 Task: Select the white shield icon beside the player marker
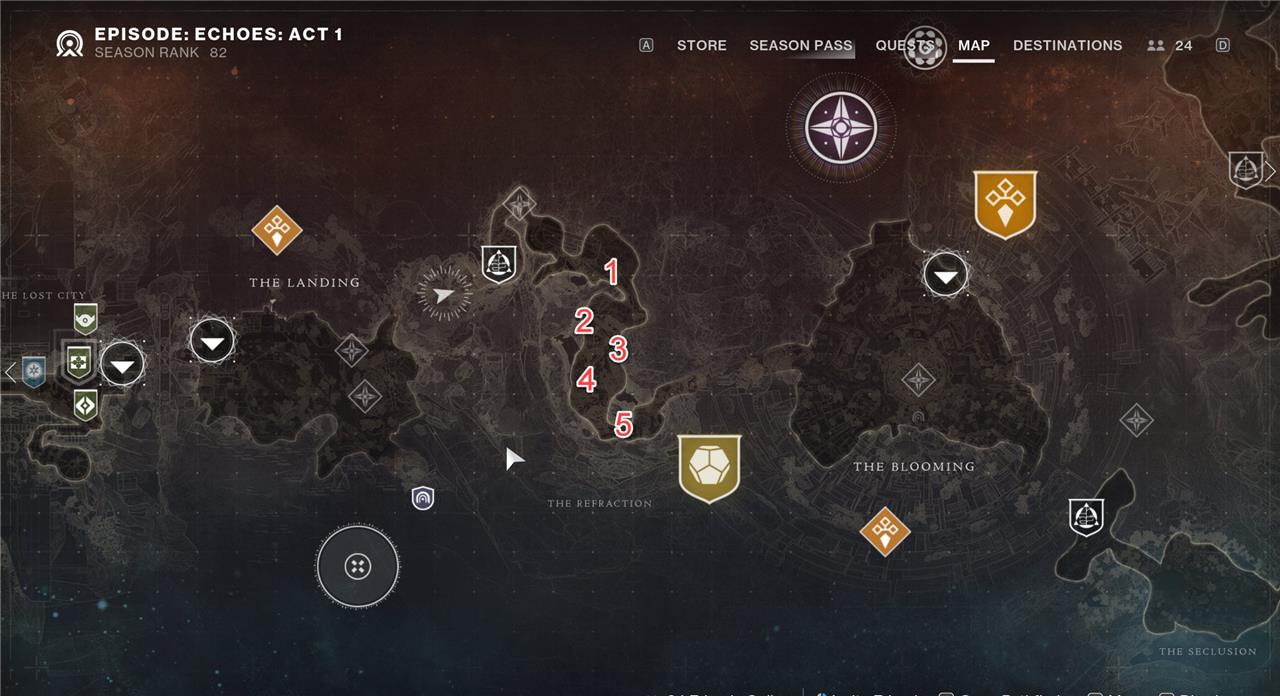tap(498, 263)
